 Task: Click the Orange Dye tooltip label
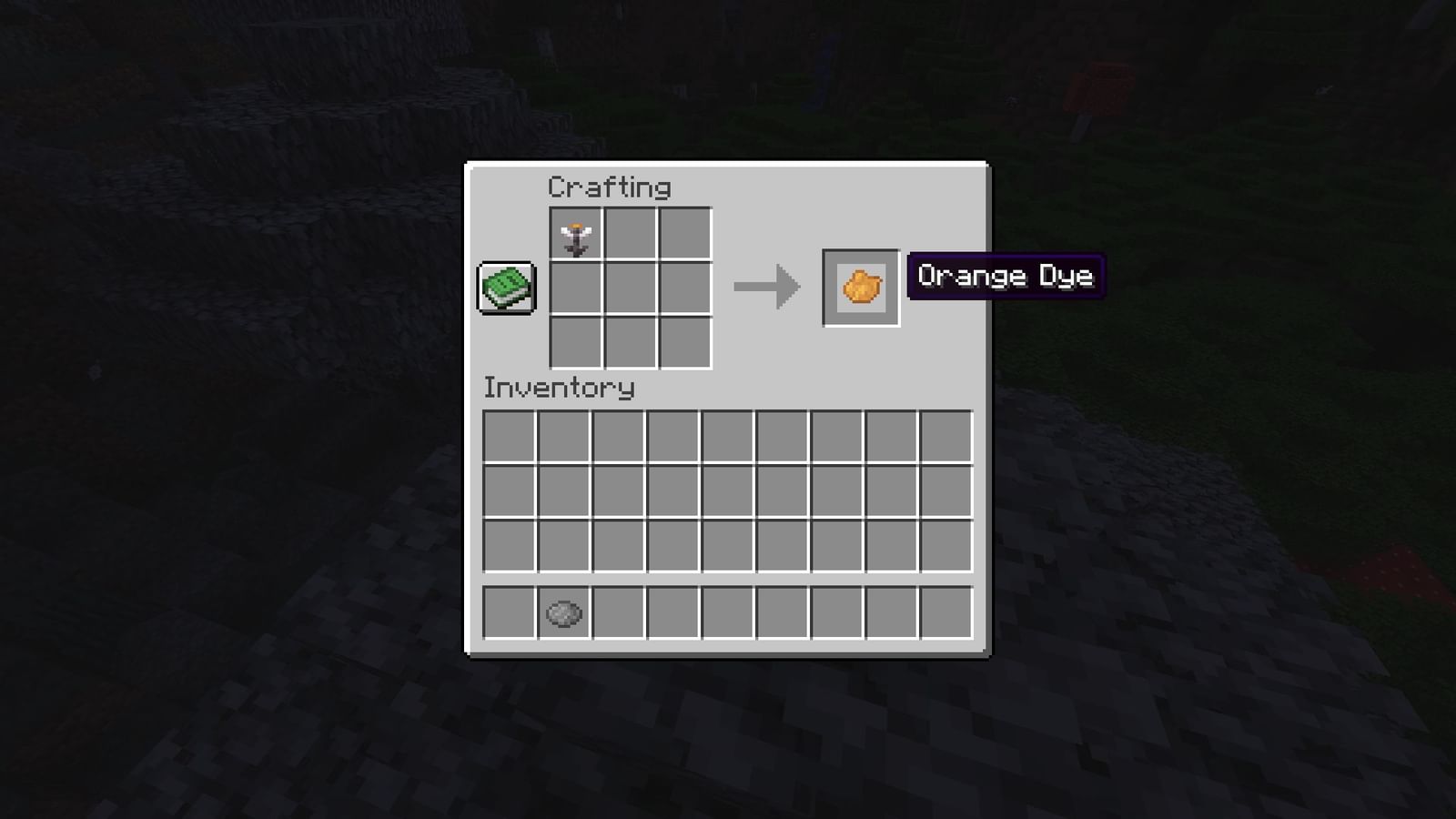(1005, 276)
